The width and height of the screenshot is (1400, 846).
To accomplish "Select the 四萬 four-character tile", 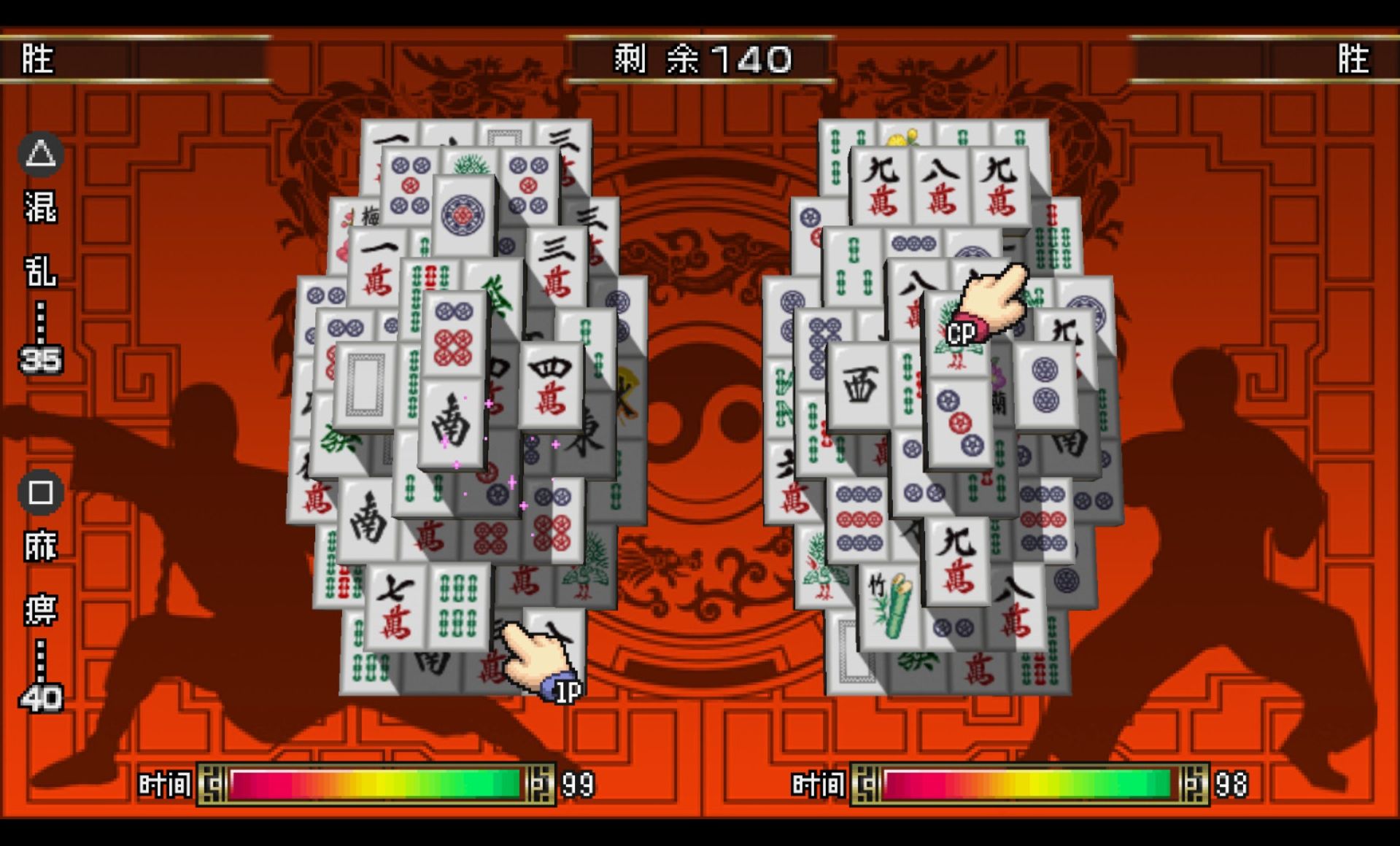I will coord(551,384).
